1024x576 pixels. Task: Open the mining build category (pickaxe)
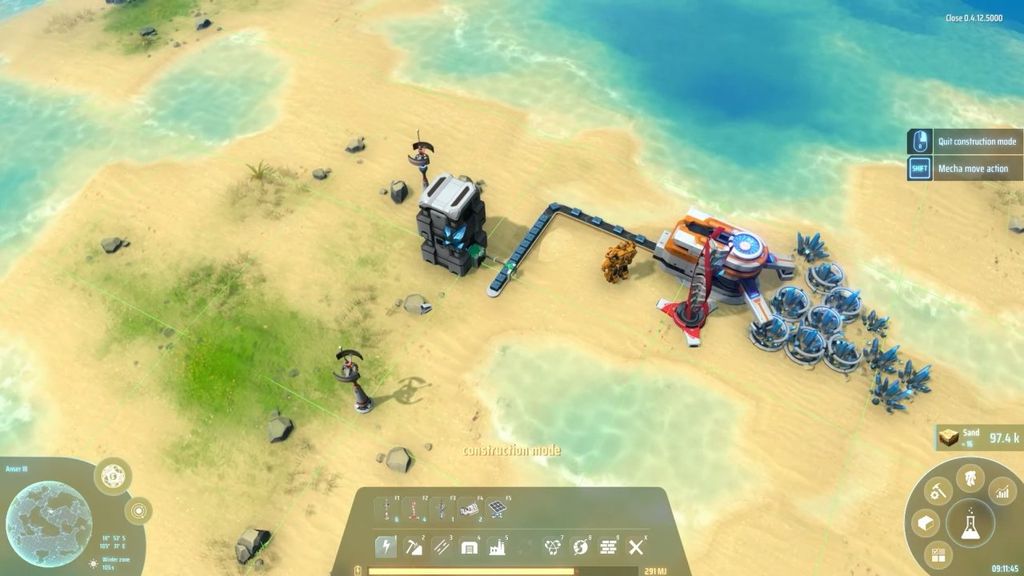point(413,546)
